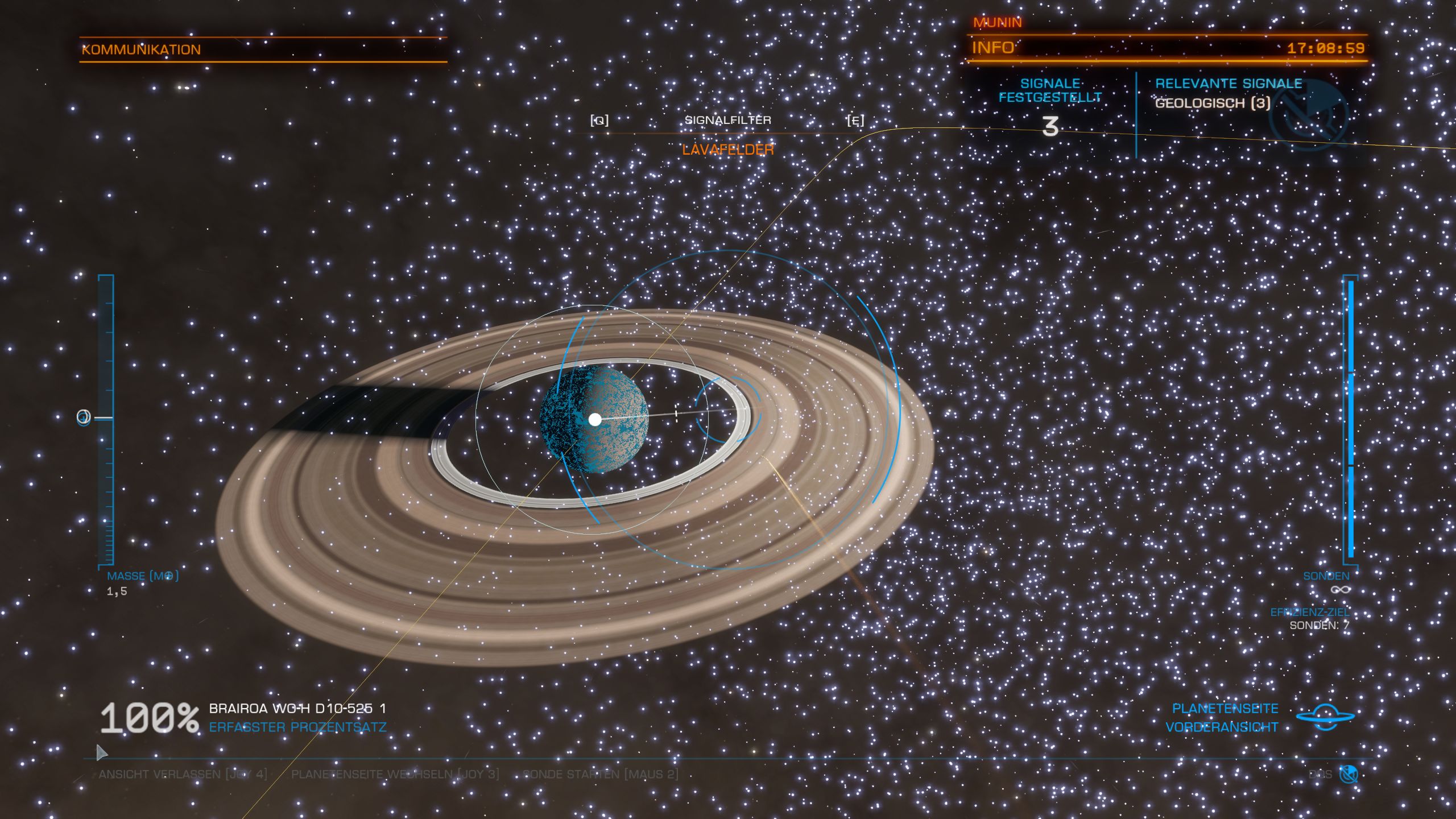Select the Lavafelder signal filter
Image resolution: width=1456 pixels, height=819 pixels.
[728, 150]
